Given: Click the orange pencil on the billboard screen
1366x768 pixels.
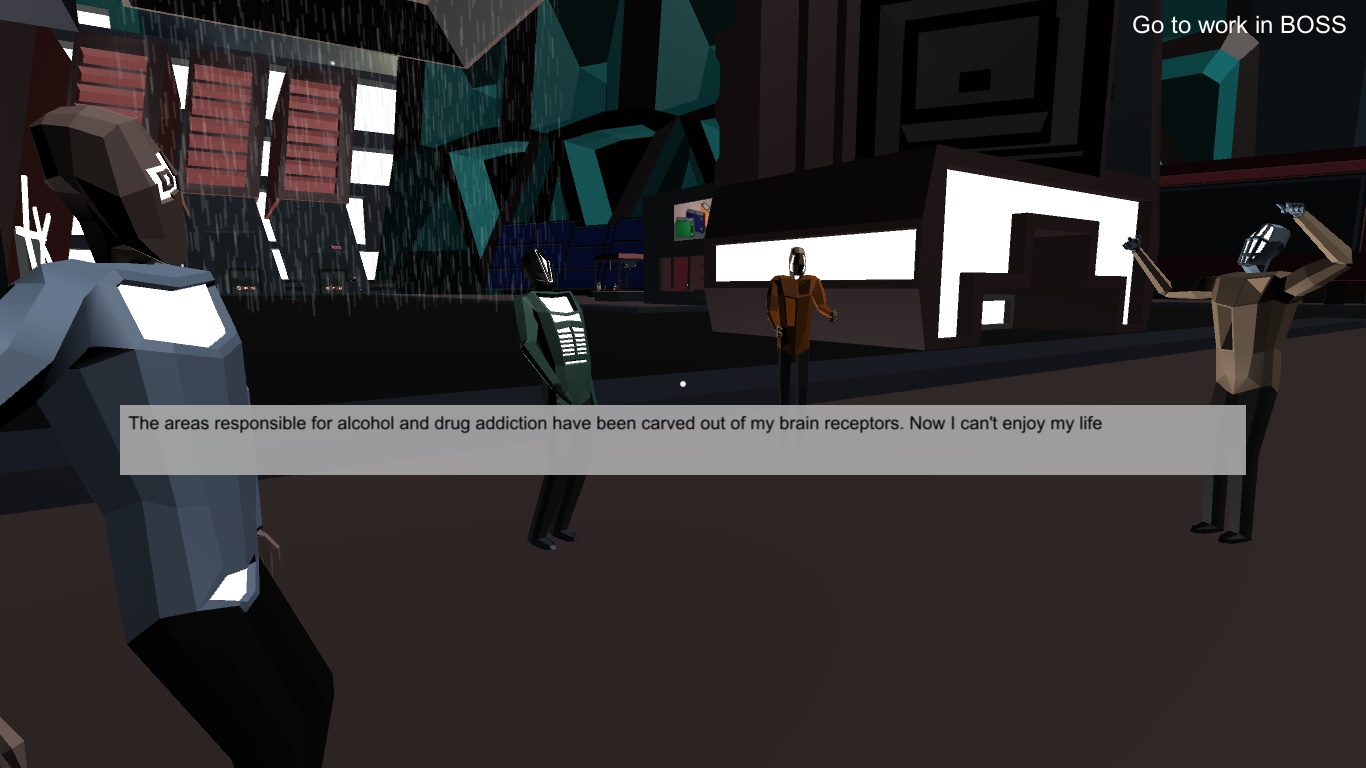Looking at the screenshot, I should [707, 209].
